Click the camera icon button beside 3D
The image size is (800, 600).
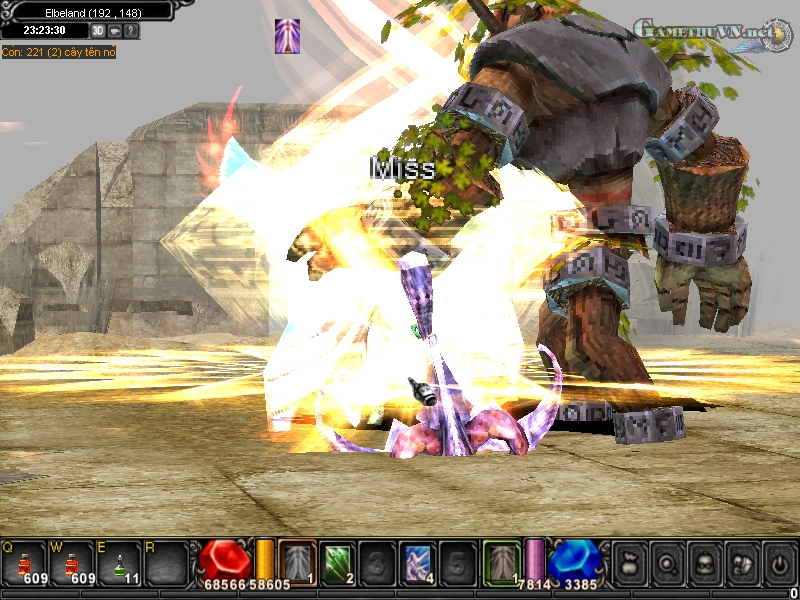click(115, 31)
